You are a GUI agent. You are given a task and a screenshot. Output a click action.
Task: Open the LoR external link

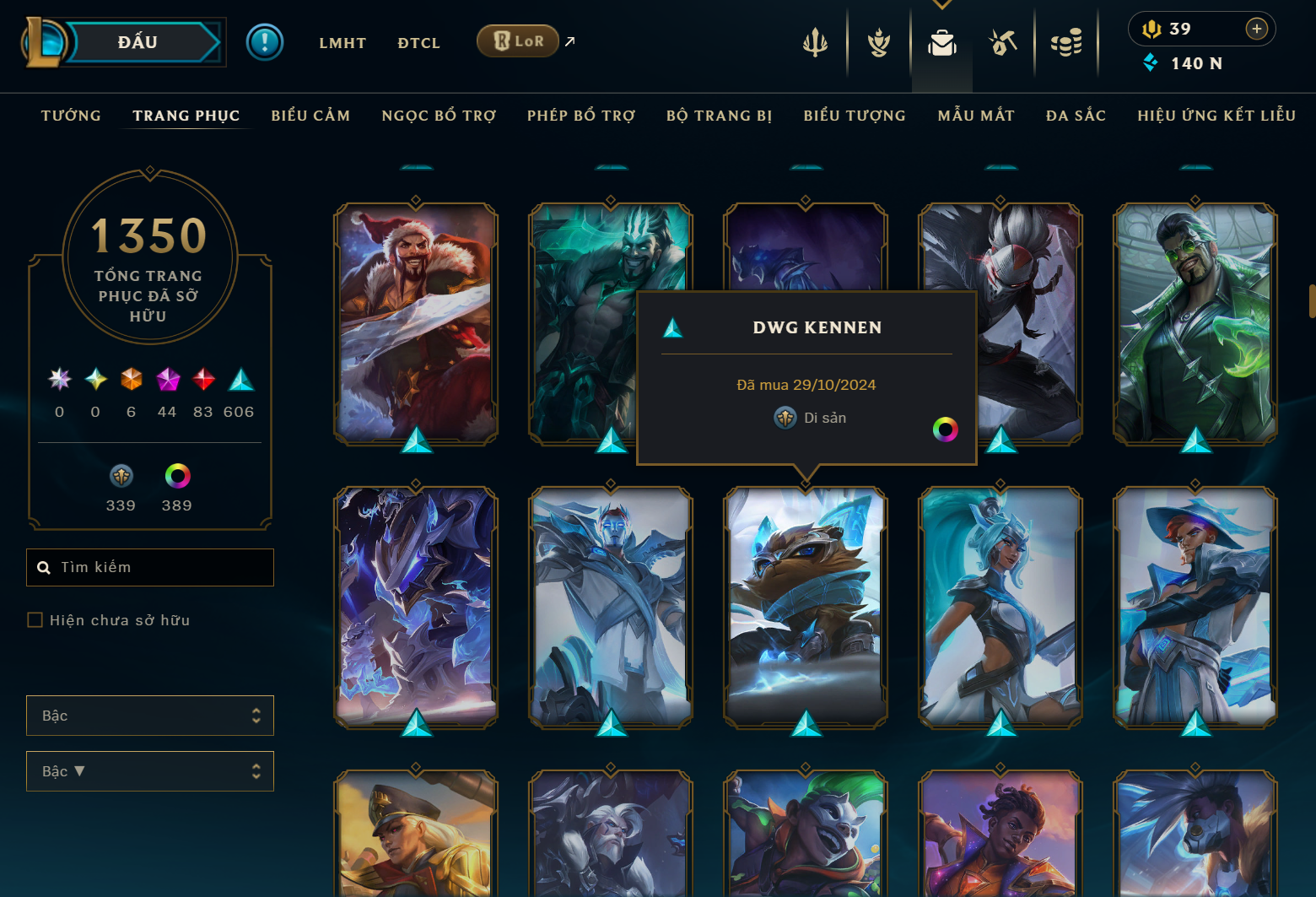point(517,40)
